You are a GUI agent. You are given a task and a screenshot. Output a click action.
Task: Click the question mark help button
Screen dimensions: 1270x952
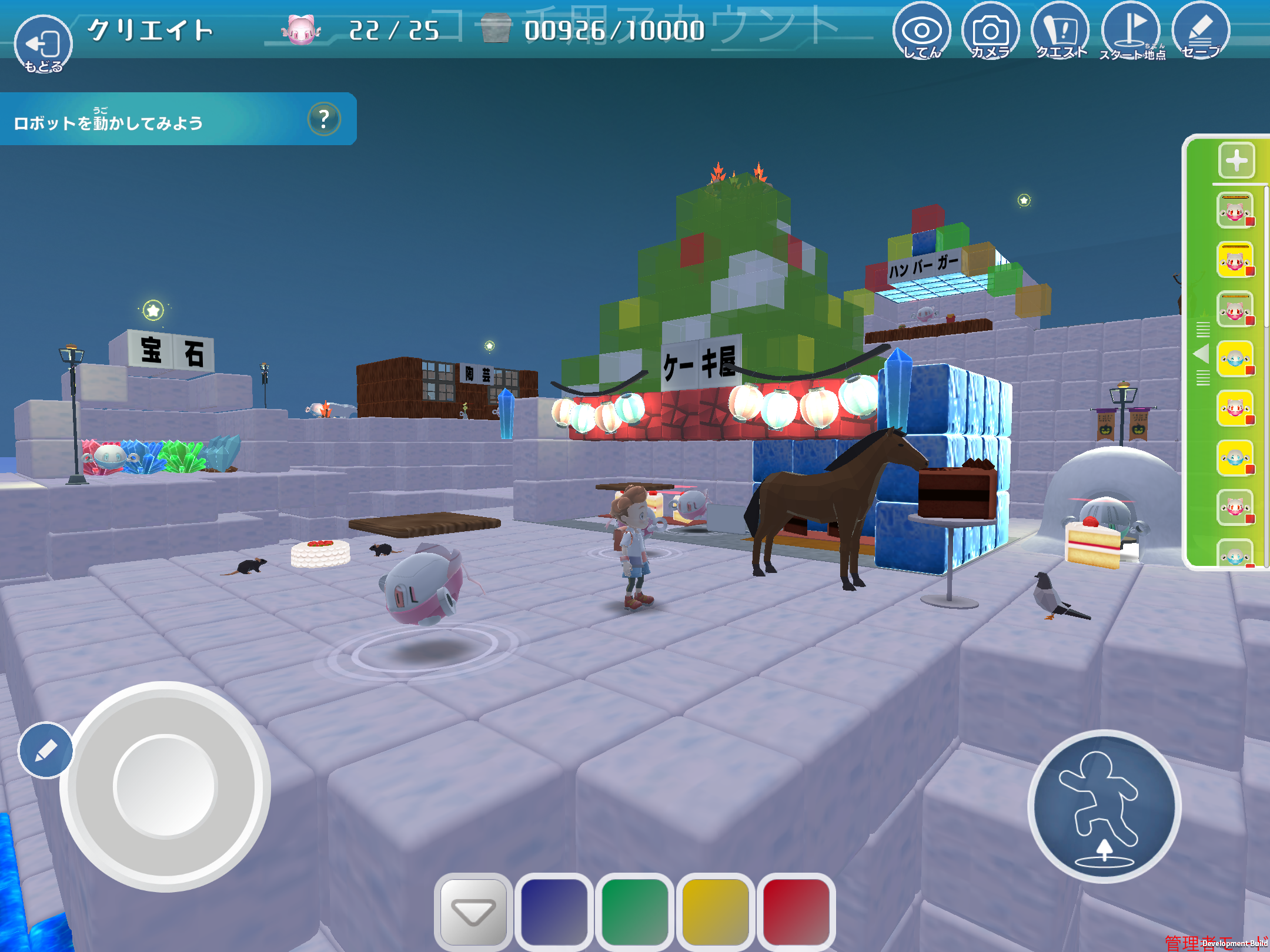[324, 119]
